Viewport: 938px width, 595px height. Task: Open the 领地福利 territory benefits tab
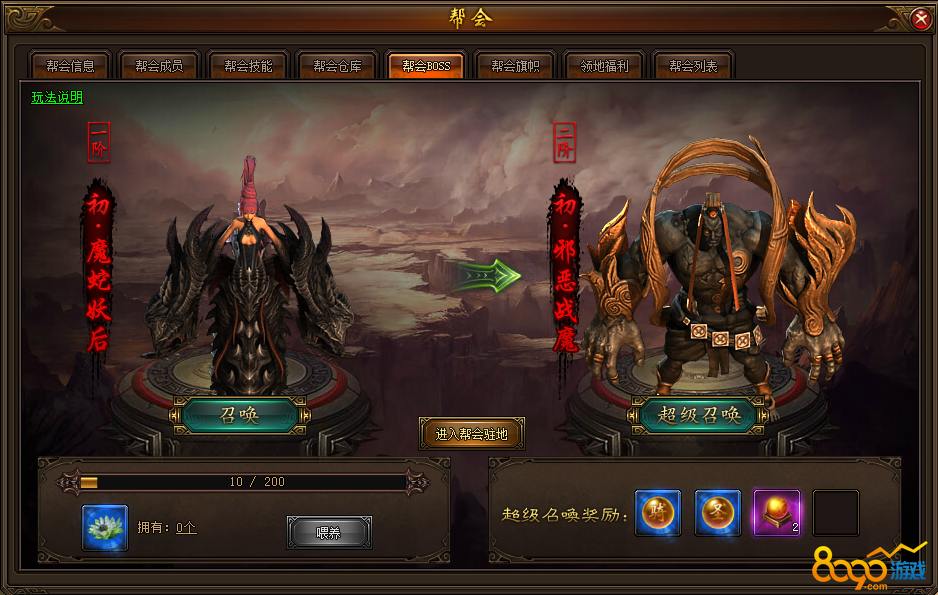(x=604, y=67)
